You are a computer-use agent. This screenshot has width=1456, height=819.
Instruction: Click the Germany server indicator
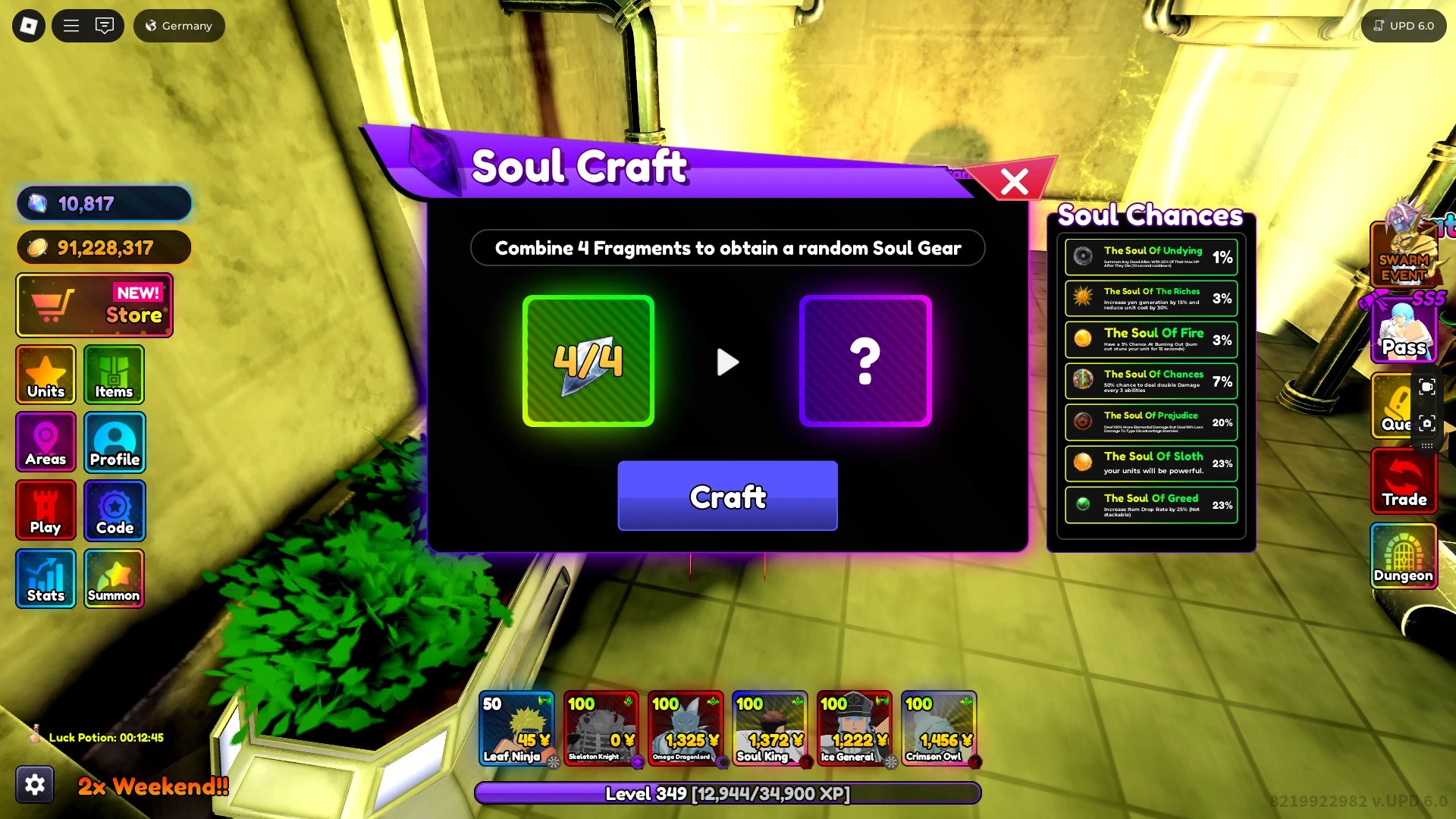pyautogui.click(x=178, y=25)
